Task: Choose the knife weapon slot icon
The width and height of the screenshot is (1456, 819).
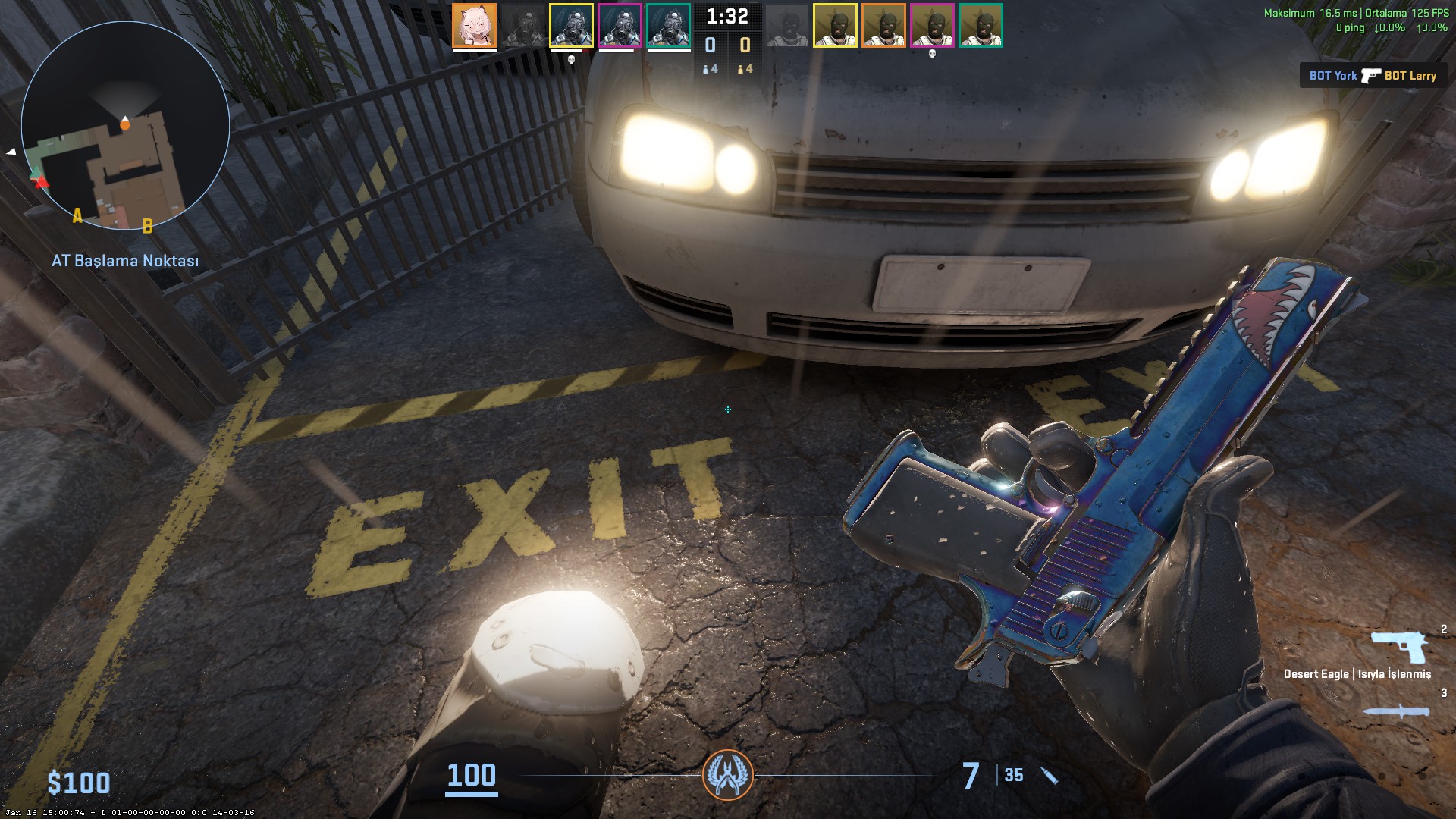Action: click(1396, 711)
